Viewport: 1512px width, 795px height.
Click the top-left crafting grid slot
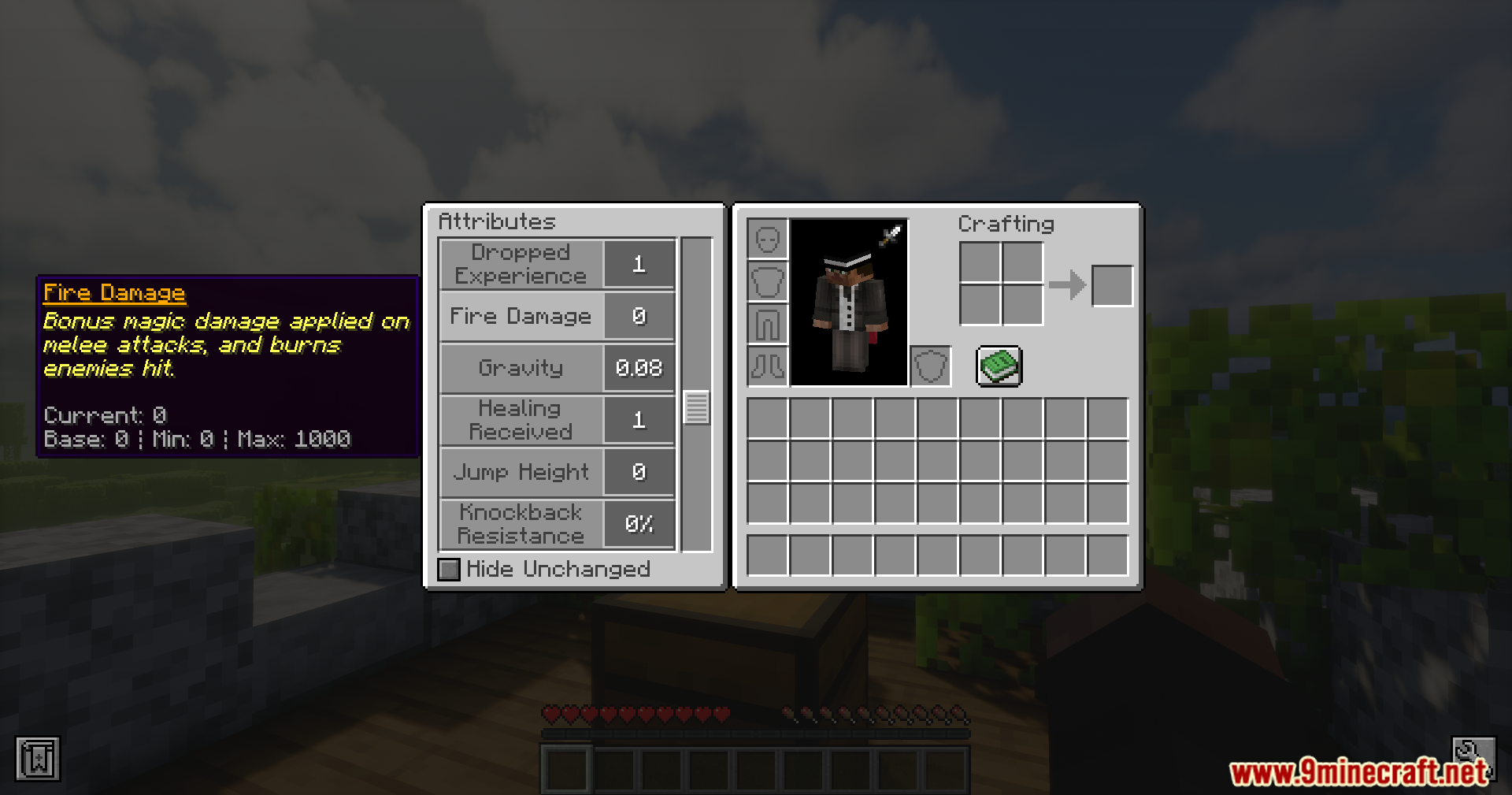[981, 264]
